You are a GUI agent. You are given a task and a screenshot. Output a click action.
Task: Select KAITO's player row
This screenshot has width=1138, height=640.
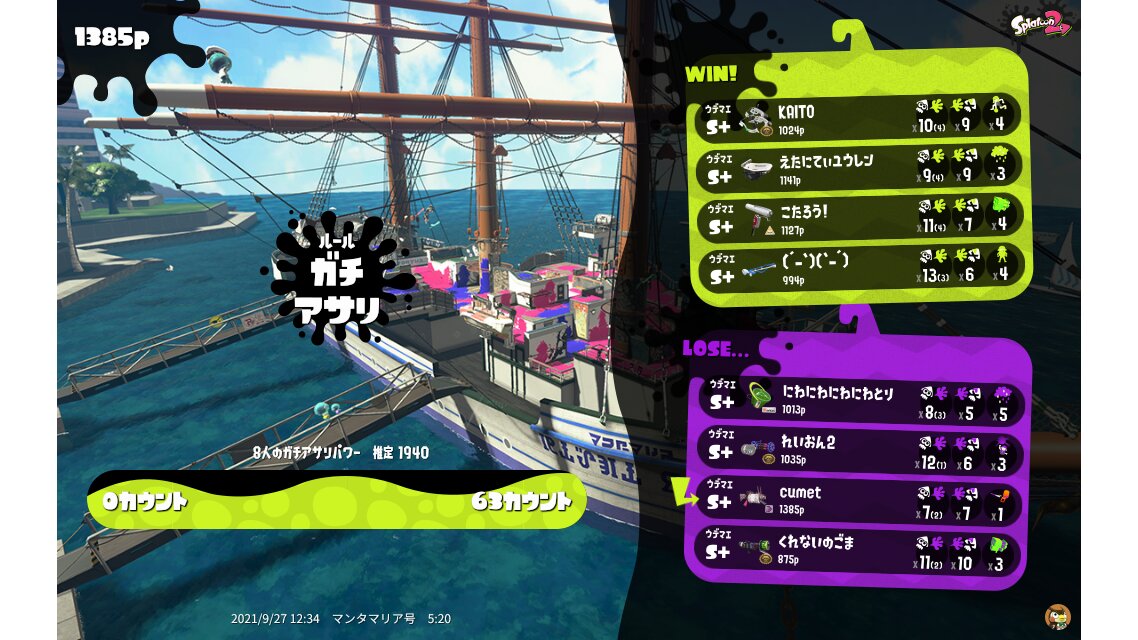860,116
